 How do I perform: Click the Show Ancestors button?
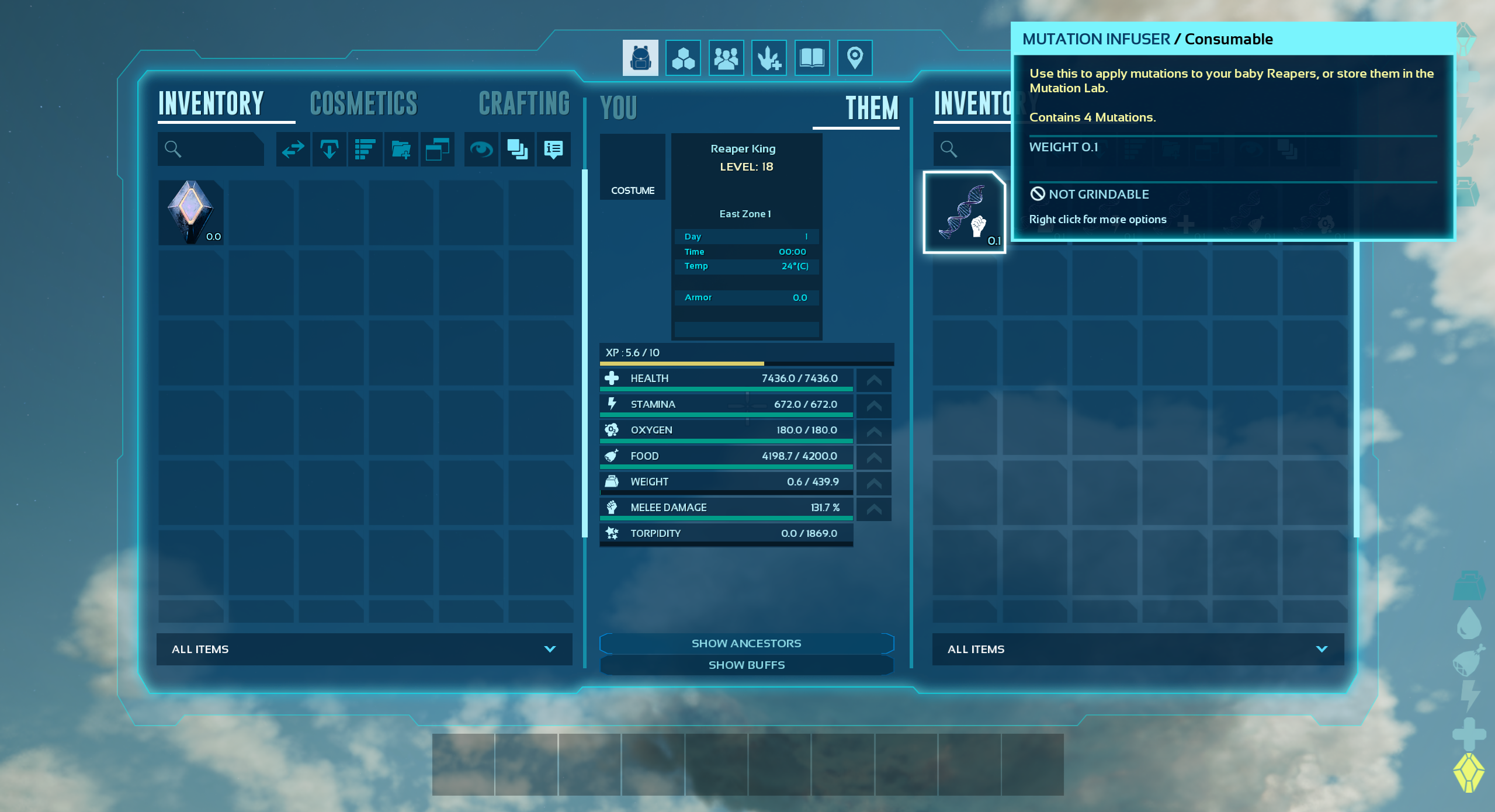(747, 643)
